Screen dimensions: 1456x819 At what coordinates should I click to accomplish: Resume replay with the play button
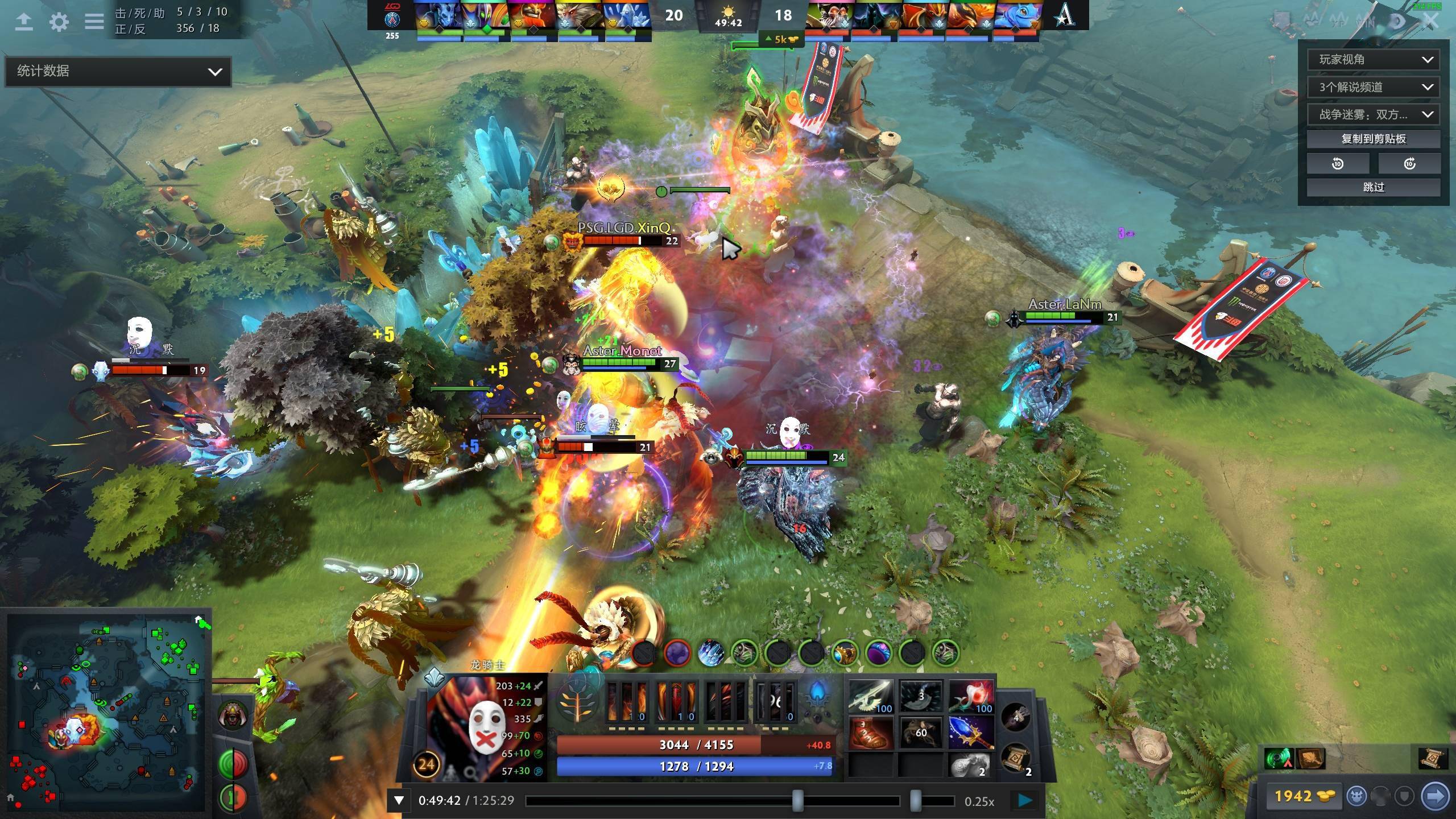1025,801
